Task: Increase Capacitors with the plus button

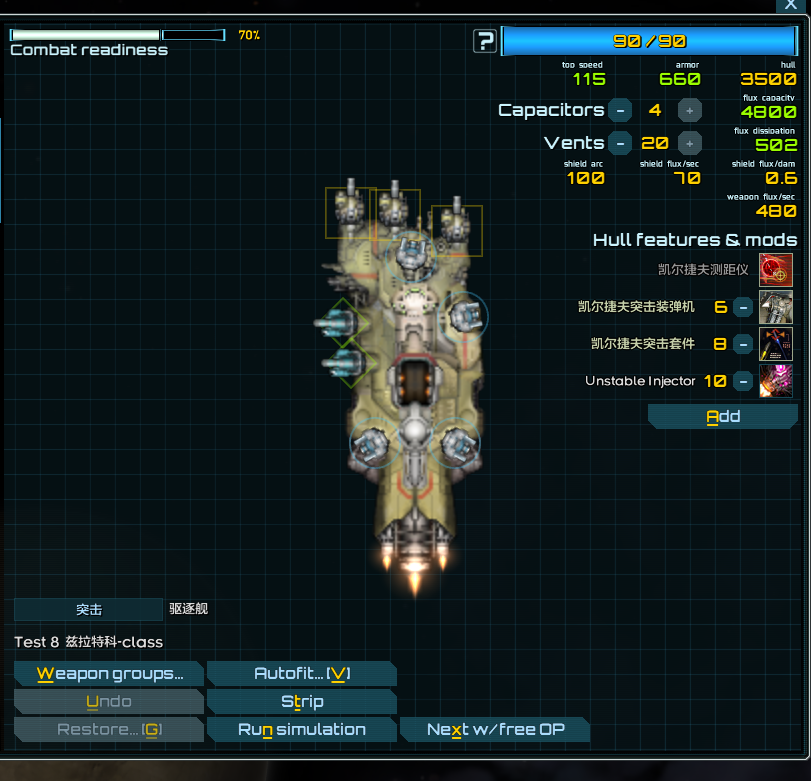Action: point(690,110)
